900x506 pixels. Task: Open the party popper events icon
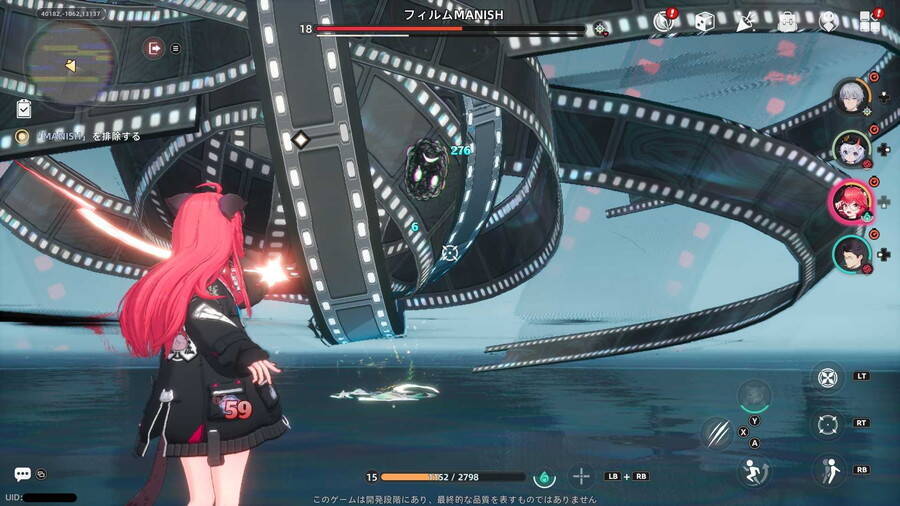tap(745, 21)
